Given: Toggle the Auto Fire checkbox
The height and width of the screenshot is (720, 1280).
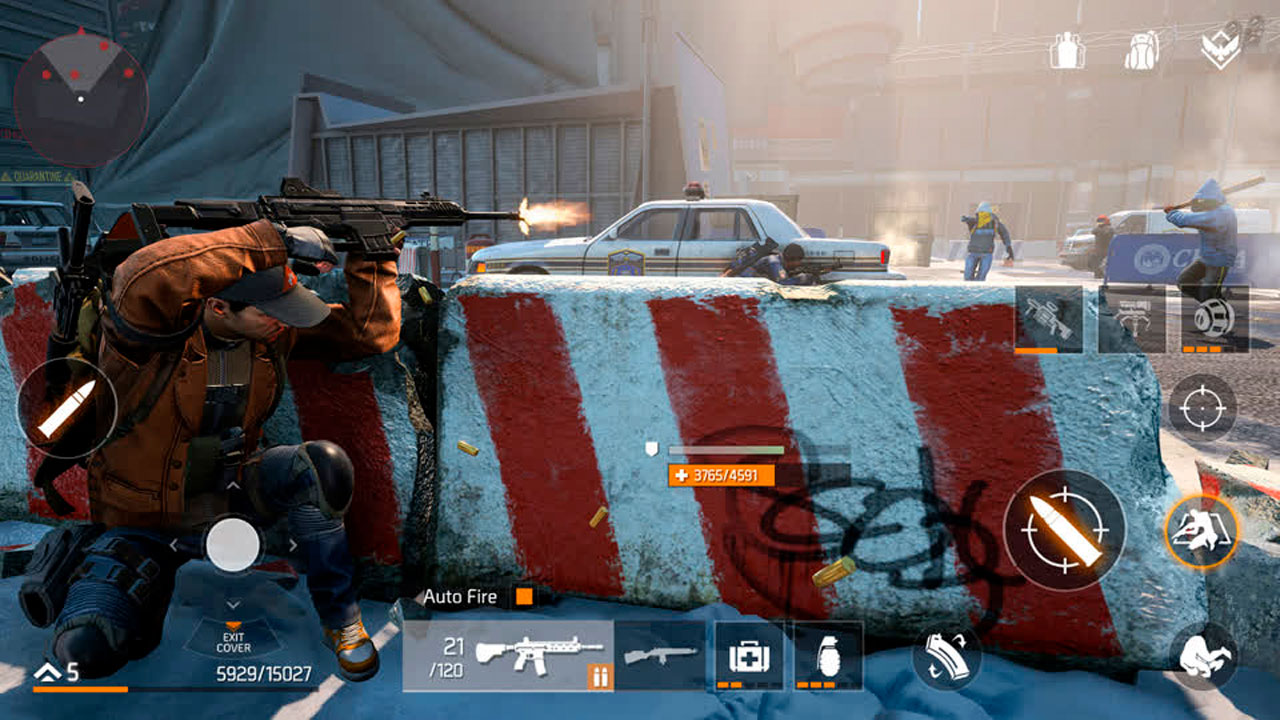Looking at the screenshot, I should pos(523,597).
